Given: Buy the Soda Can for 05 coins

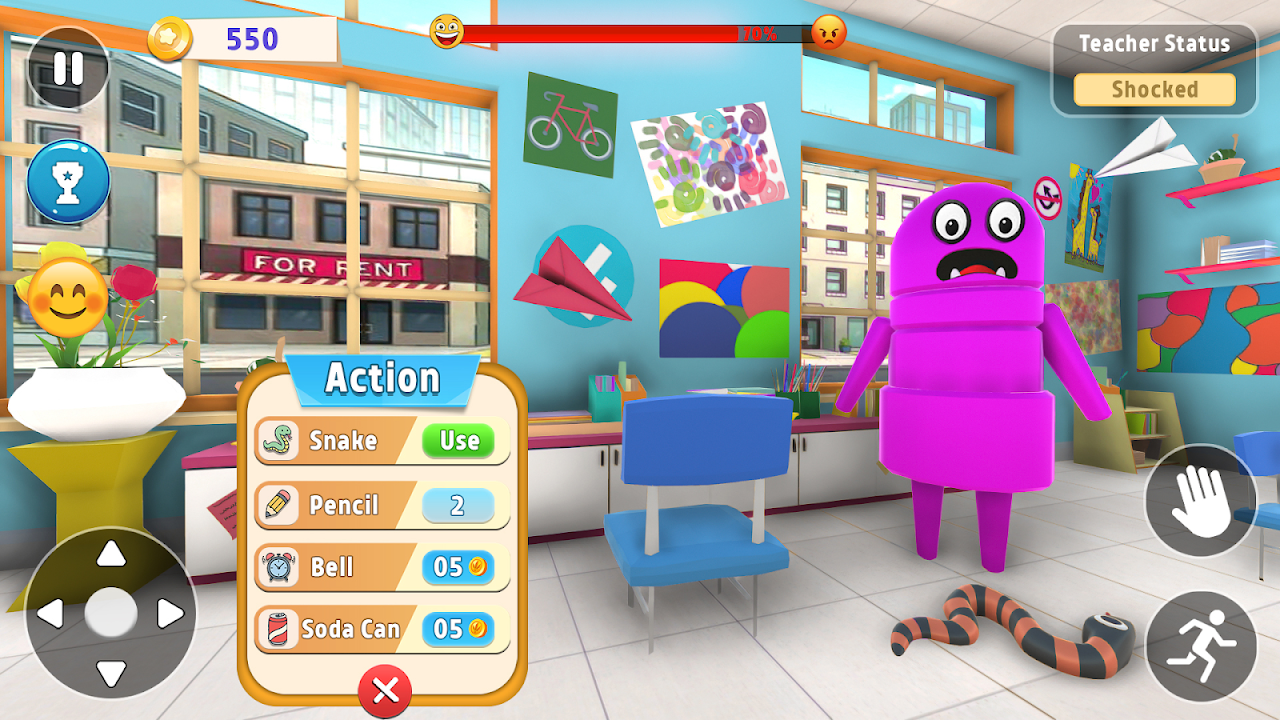Looking at the screenshot, I should point(458,629).
